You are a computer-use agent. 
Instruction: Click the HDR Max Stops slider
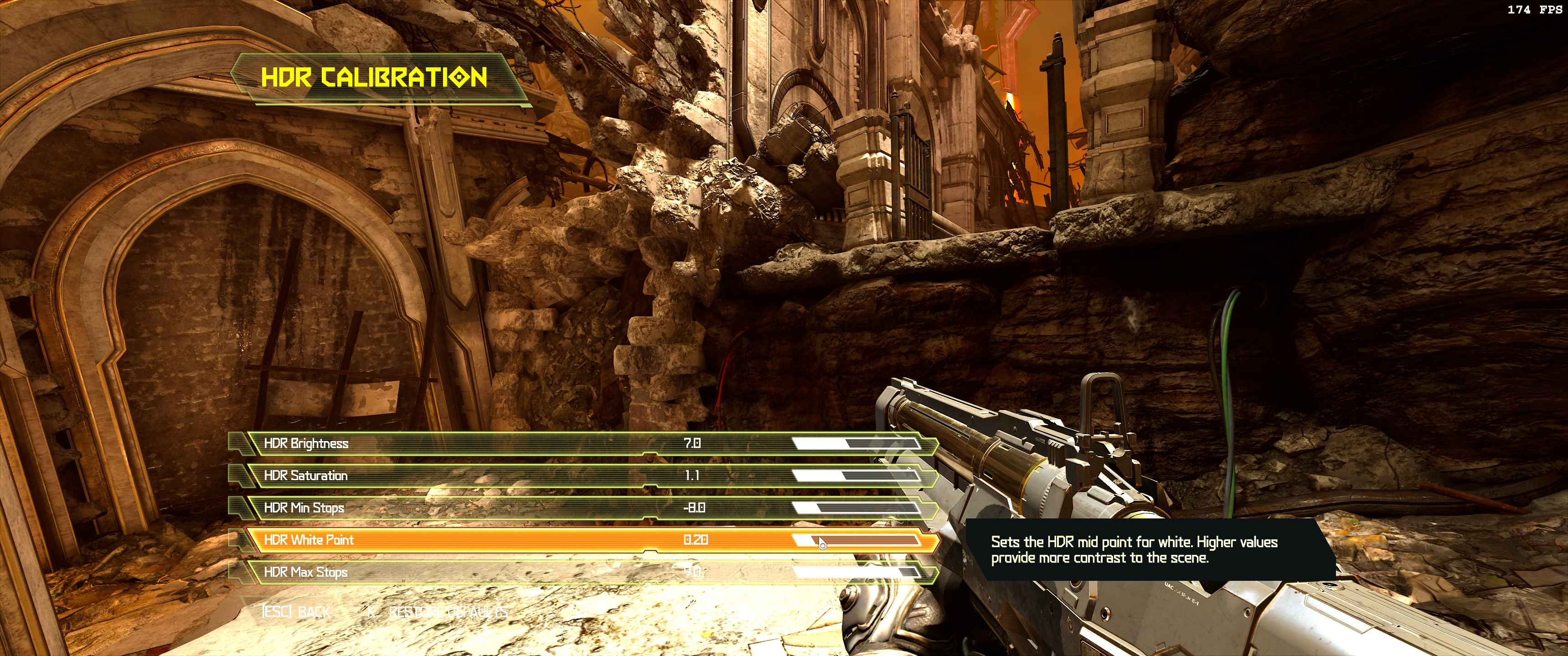pyautogui.click(x=856, y=572)
